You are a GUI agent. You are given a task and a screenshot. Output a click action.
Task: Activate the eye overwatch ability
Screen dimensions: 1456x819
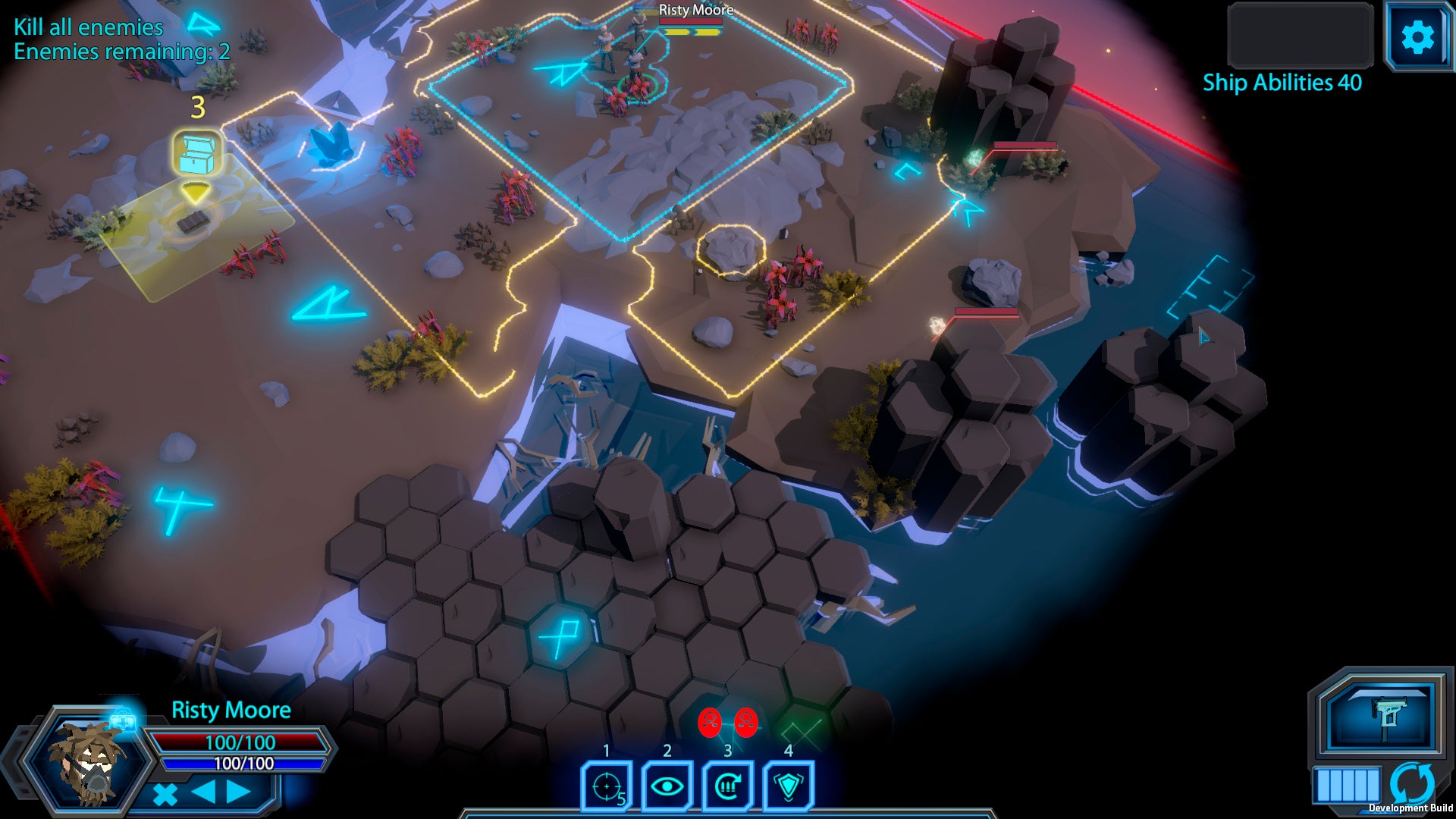[x=667, y=786]
